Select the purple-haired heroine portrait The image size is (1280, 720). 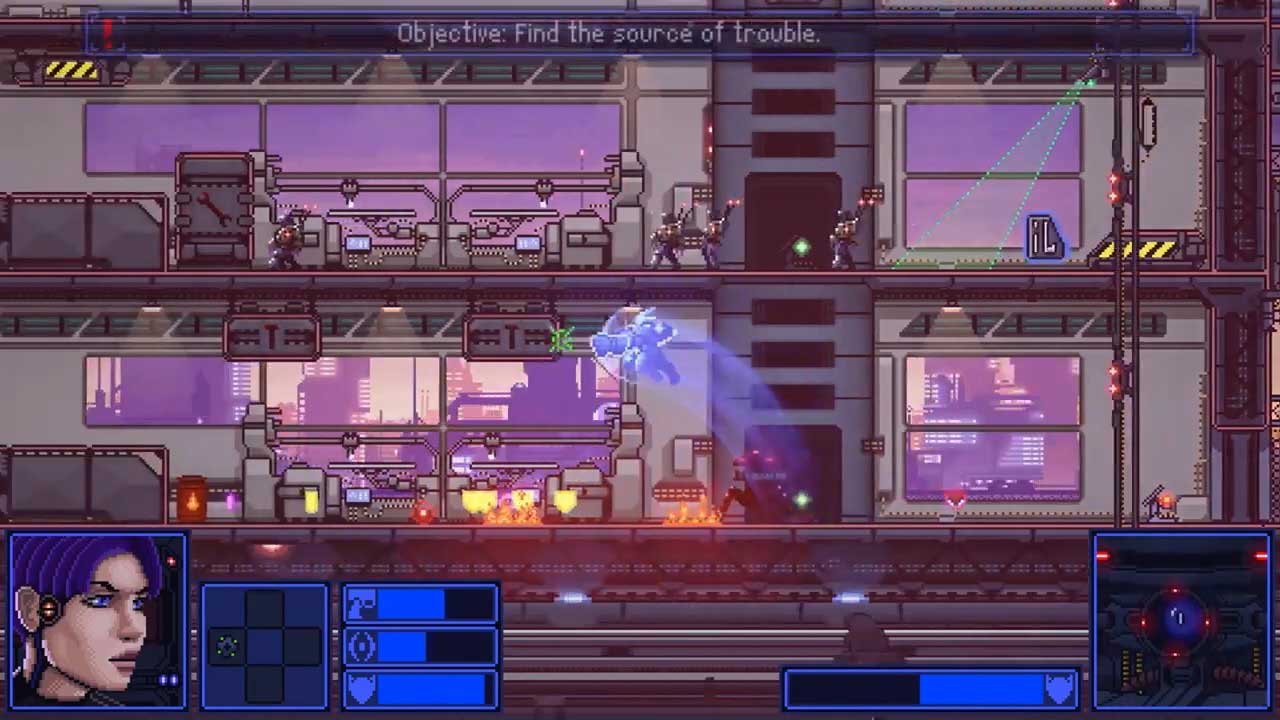pos(97,621)
